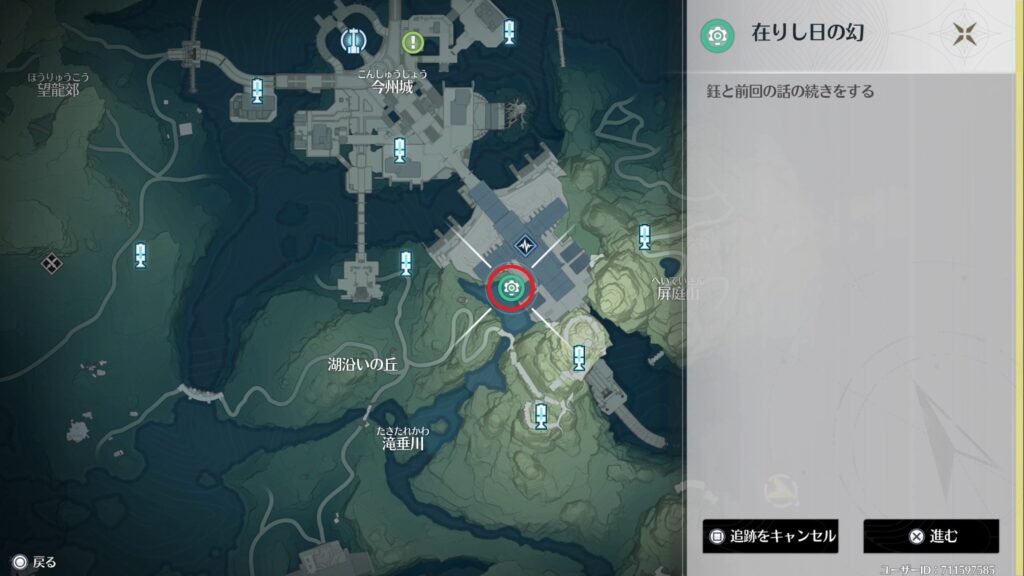Select the blue diamond marker above the quest marker
Screen dimensions: 1024x576
(x=526, y=243)
